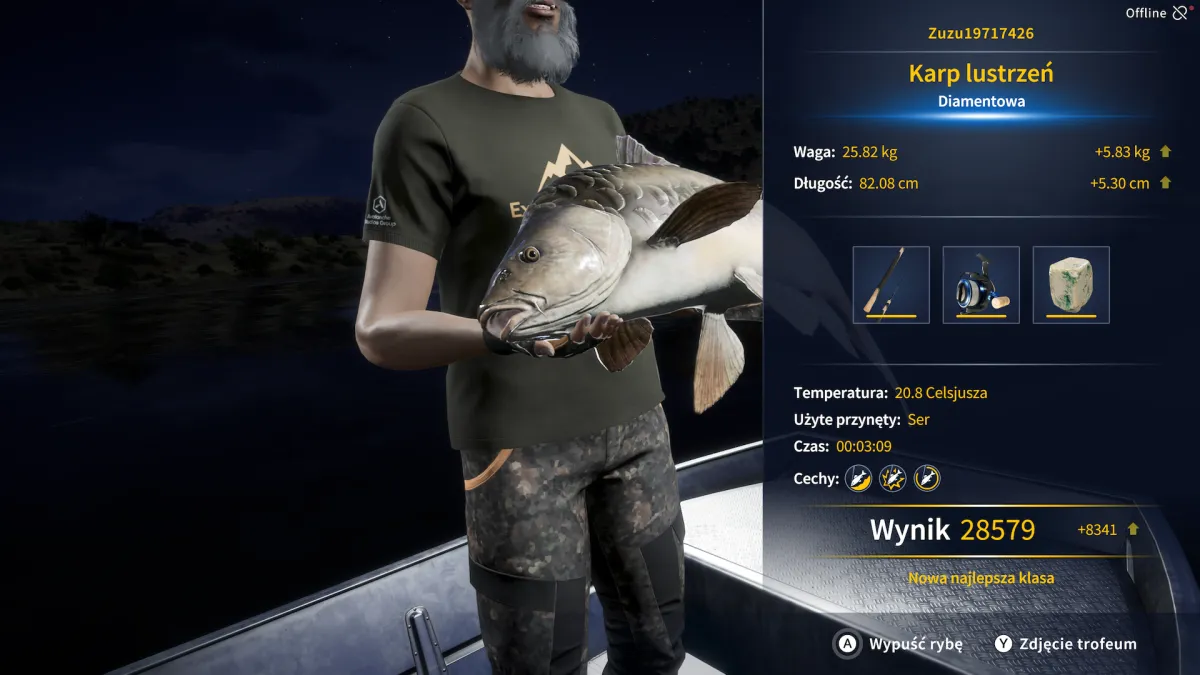Choose the Zdjęcie trofeum option

pos(1065,644)
